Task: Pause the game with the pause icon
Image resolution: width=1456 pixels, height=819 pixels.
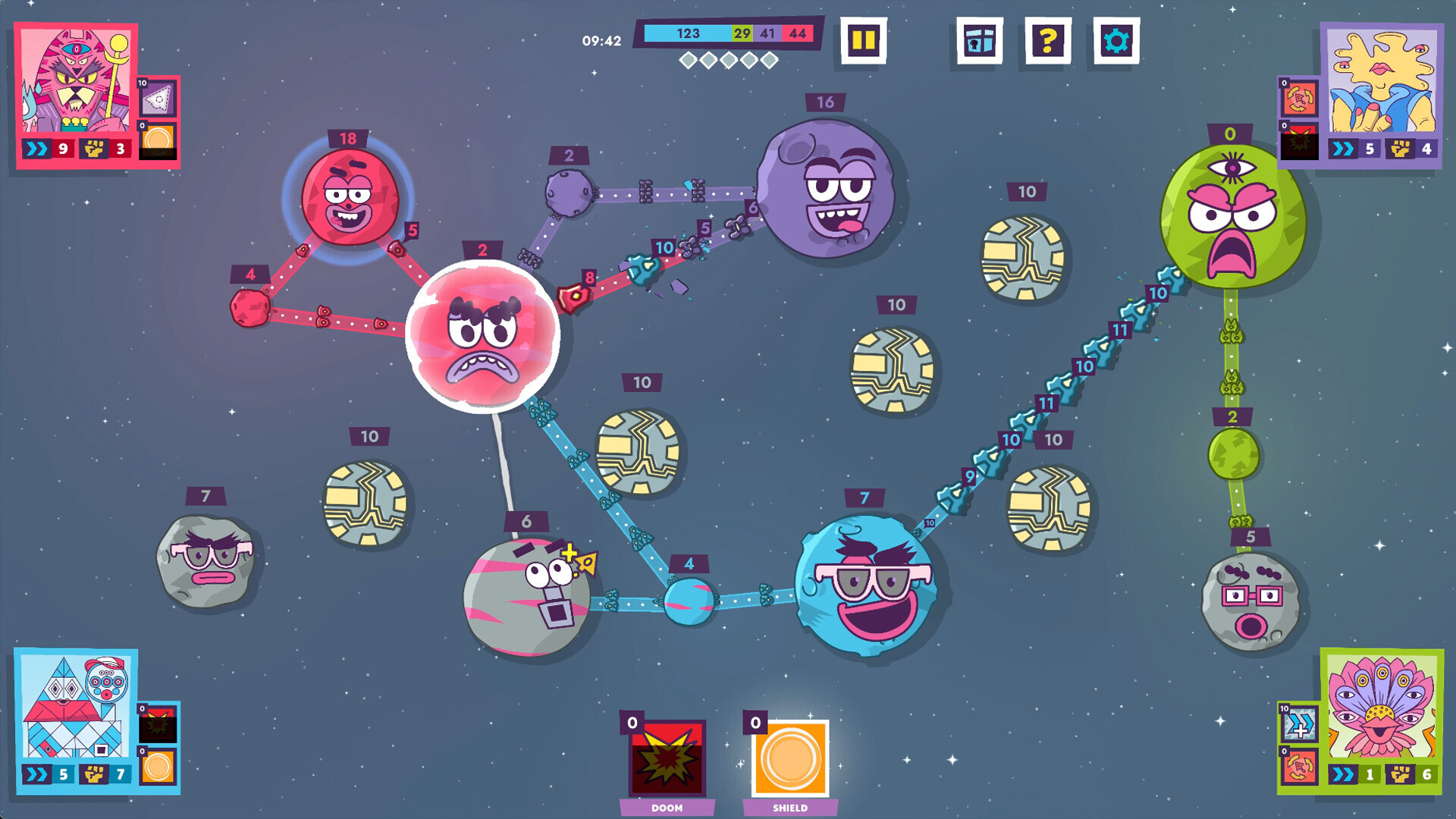Action: [x=864, y=42]
